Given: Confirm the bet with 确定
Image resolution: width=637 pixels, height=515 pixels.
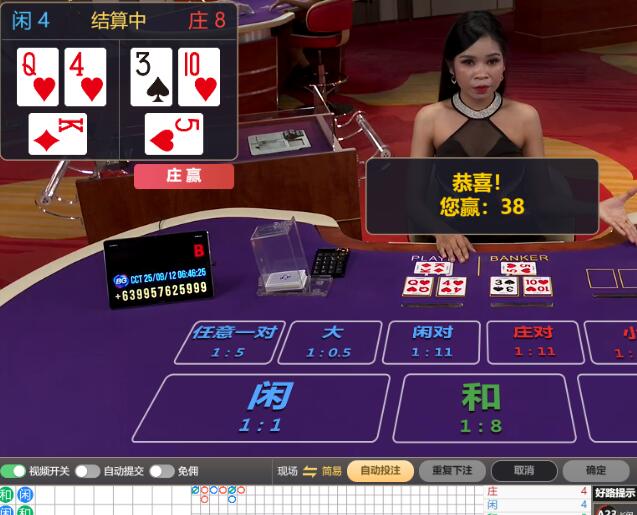Looking at the screenshot, I should pyautogui.click(x=596, y=471).
